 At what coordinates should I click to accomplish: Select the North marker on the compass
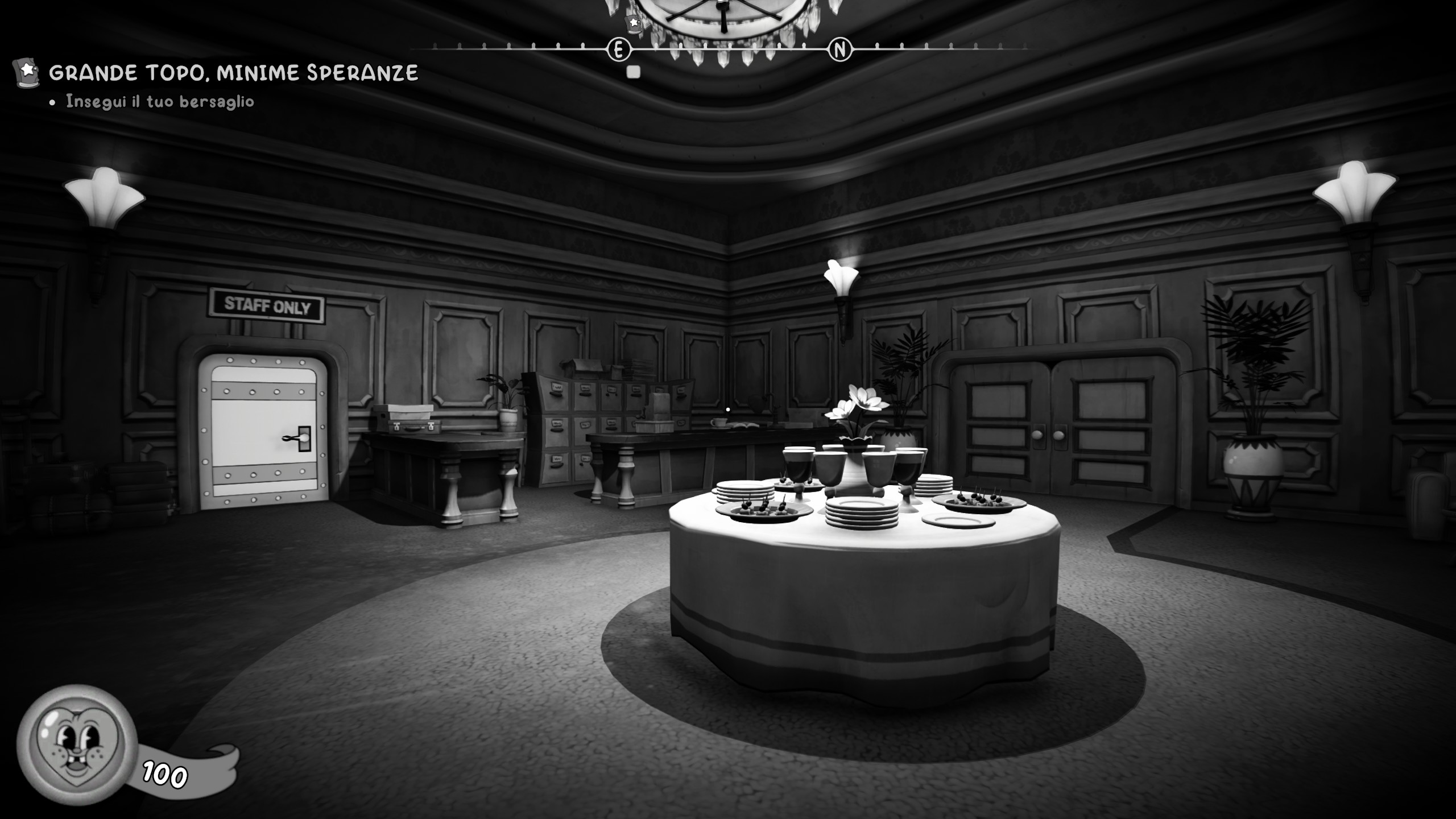839,50
